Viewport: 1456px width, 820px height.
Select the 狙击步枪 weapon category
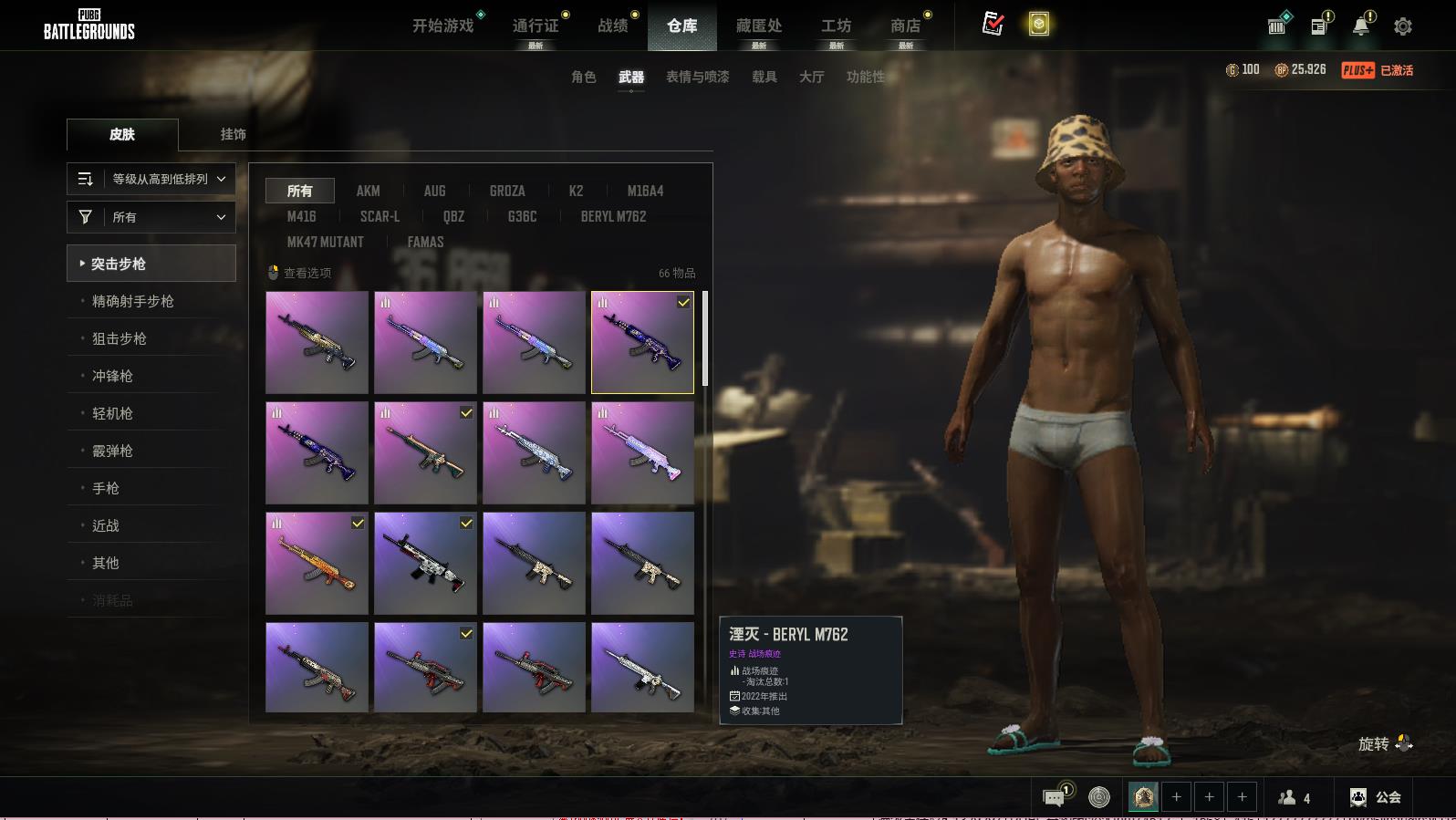click(120, 338)
